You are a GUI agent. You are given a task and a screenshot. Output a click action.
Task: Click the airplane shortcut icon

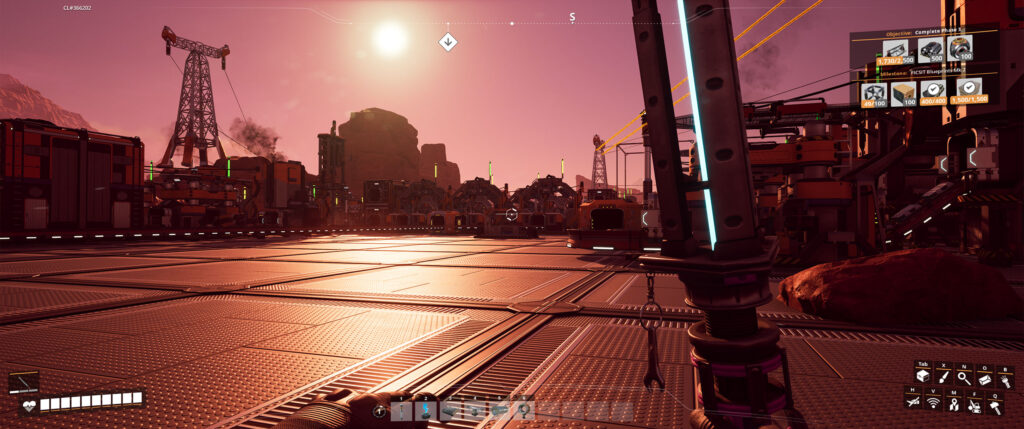(913, 402)
